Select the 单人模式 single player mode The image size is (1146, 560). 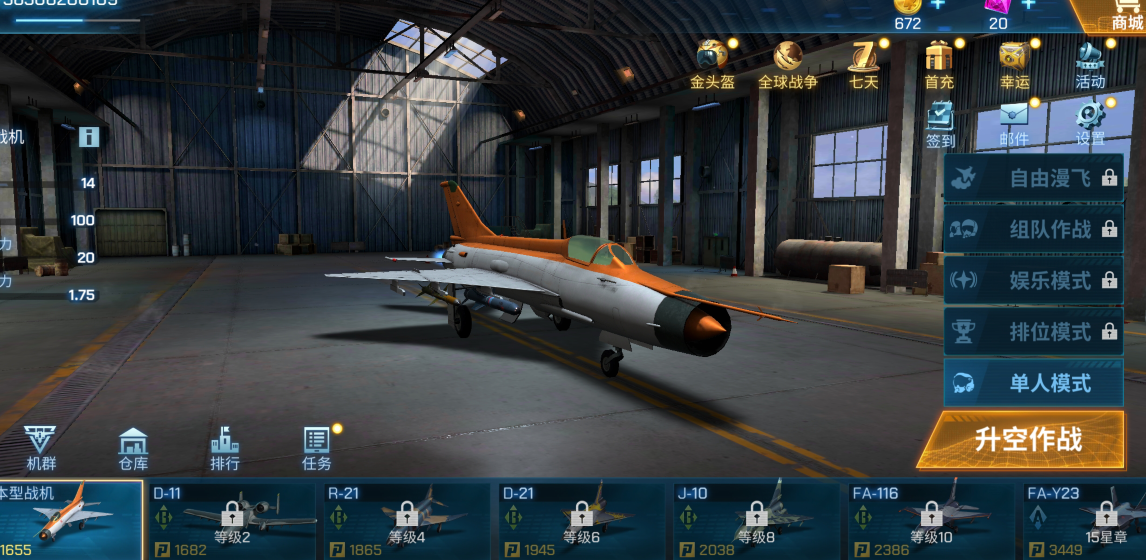(1033, 383)
